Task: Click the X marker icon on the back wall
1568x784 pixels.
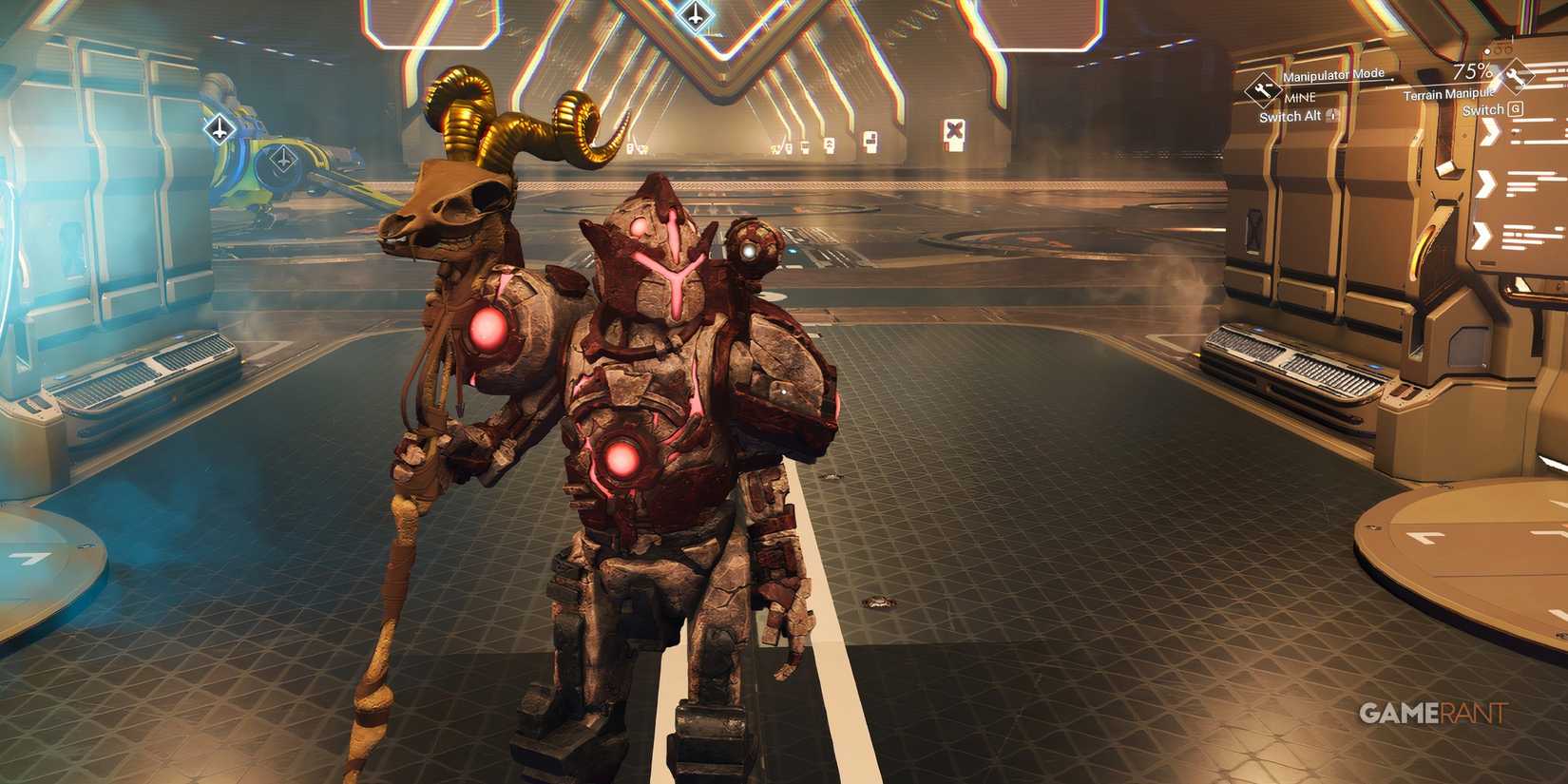Action: pyautogui.click(x=954, y=129)
